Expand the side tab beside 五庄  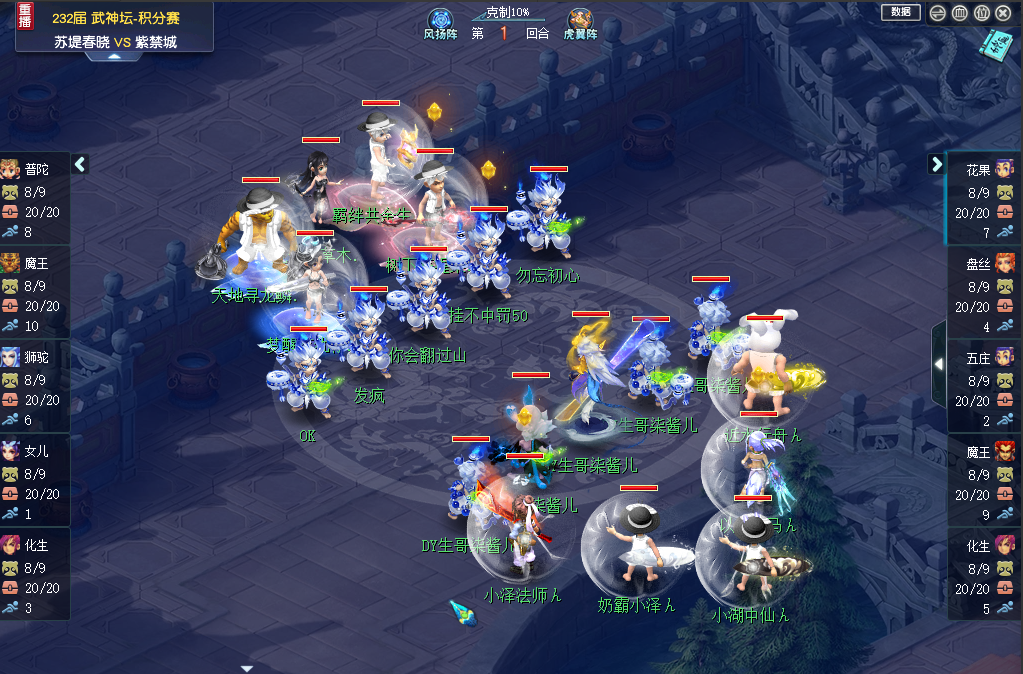(x=938, y=365)
